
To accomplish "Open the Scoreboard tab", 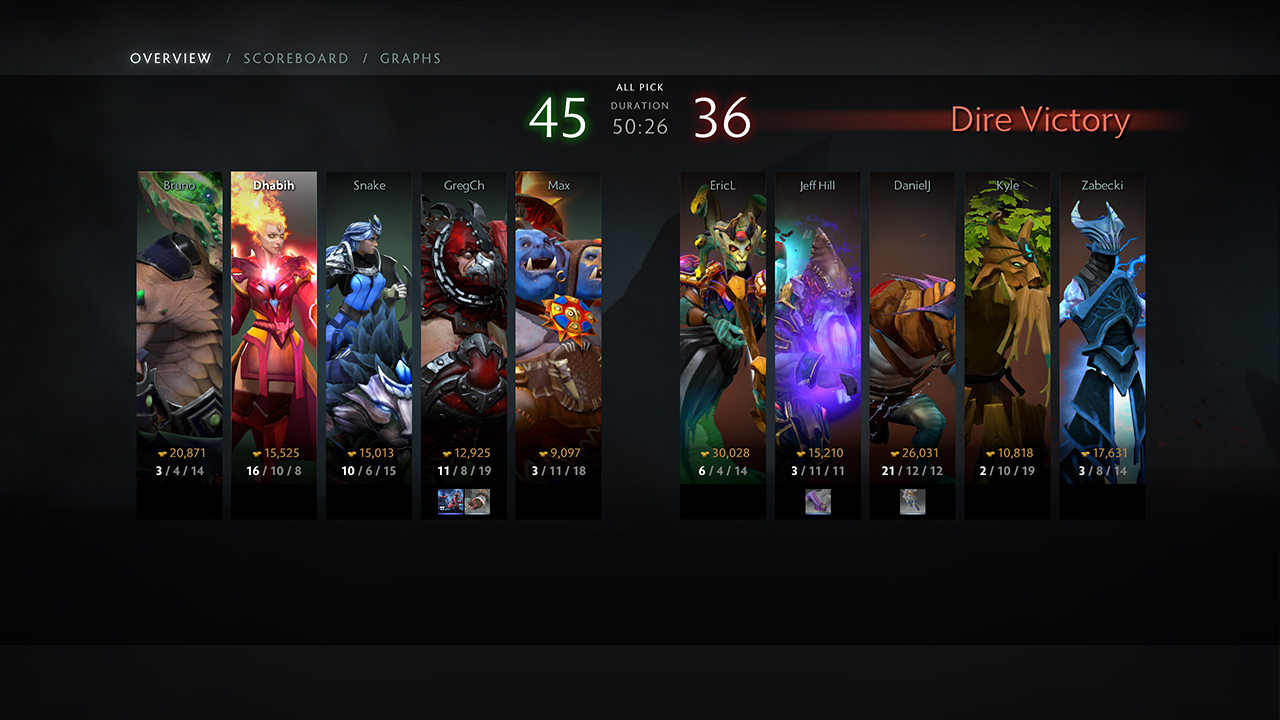I will click(x=296, y=59).
